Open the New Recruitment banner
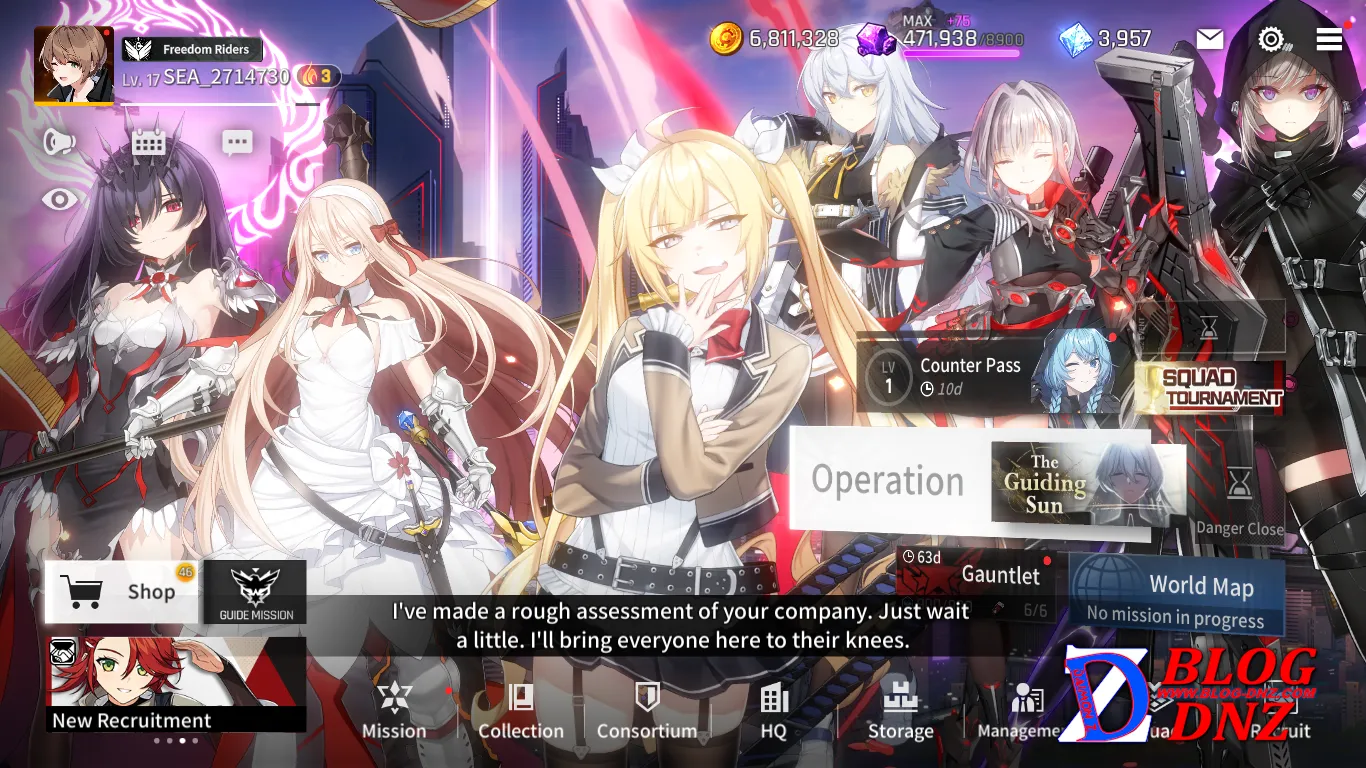Screen dimensions: 1366x768 tap(176, 684)
